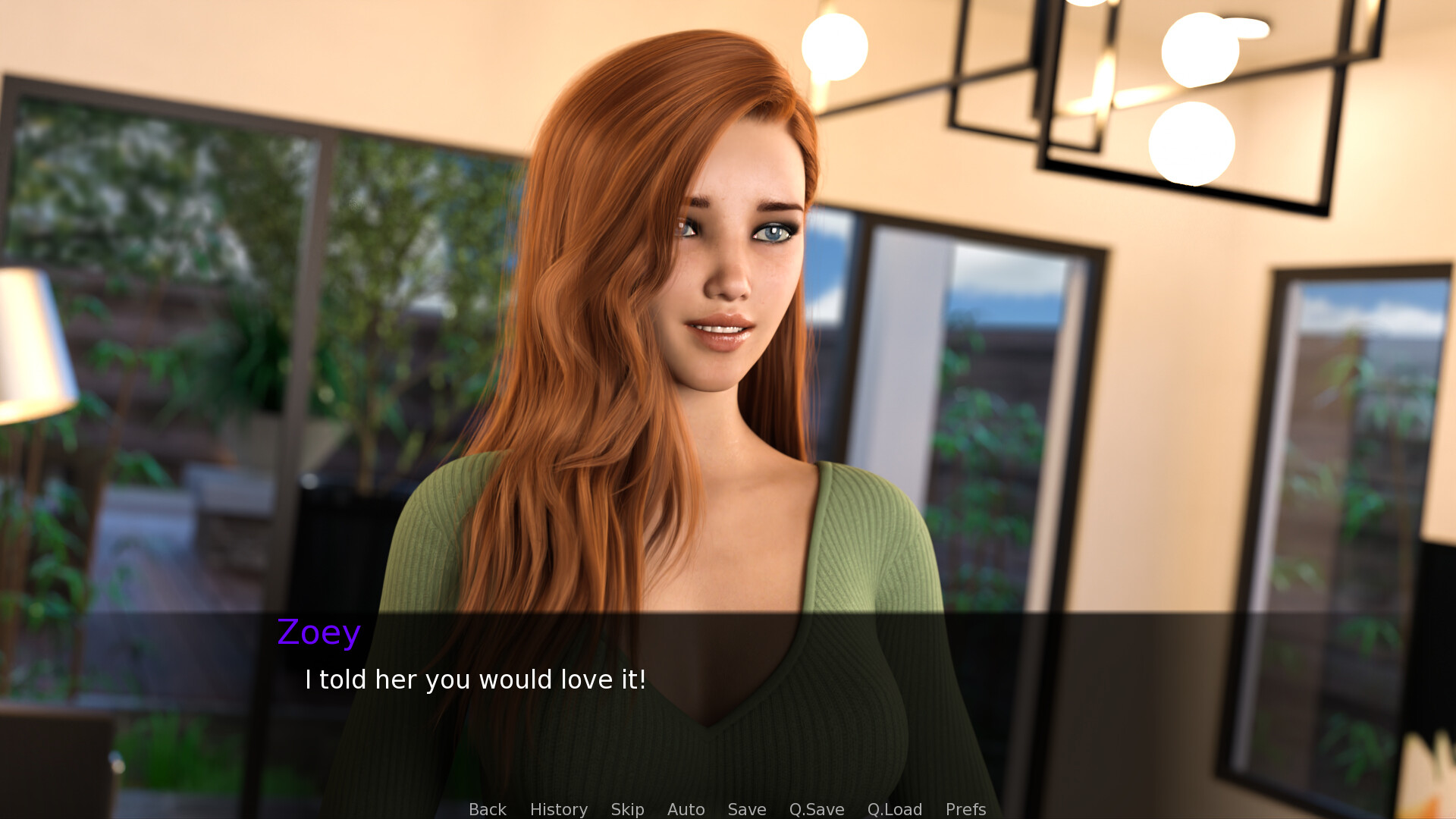Image resolution: width=1456 pixels, height=819 pixels.
Task: Select Back from the quick menu
Action: point(487,809)
